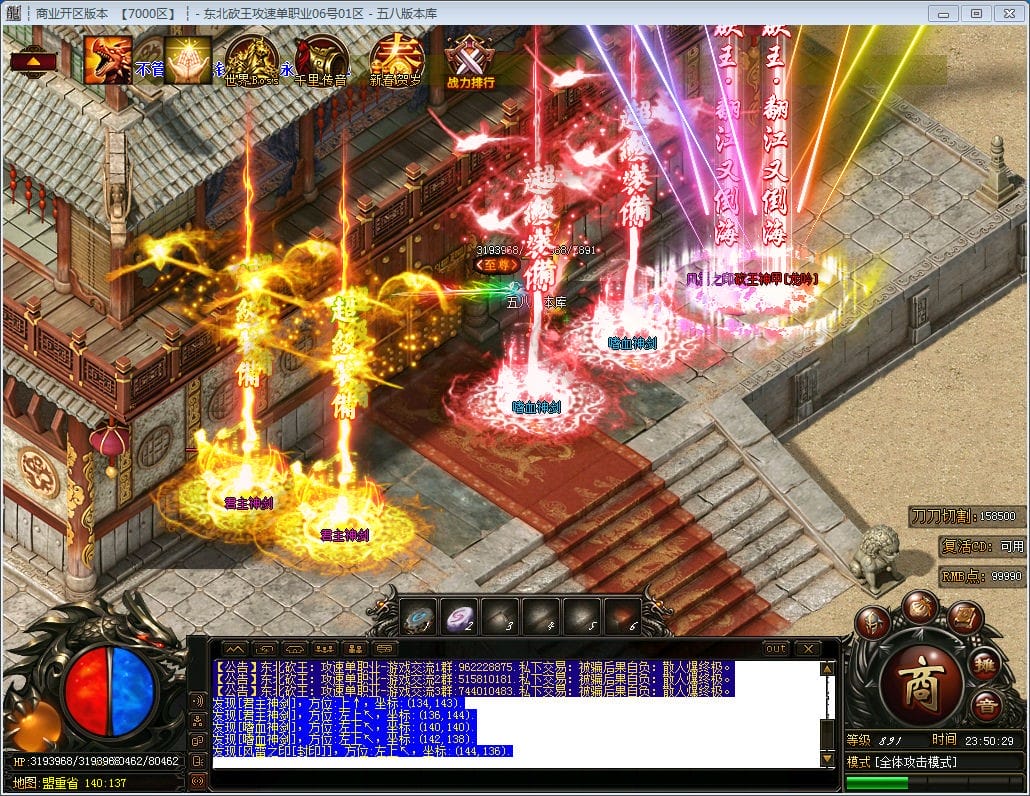The width and height of the screenshot is (1030, 796).
Task: Maximize the game window
Action: point(977,13)
